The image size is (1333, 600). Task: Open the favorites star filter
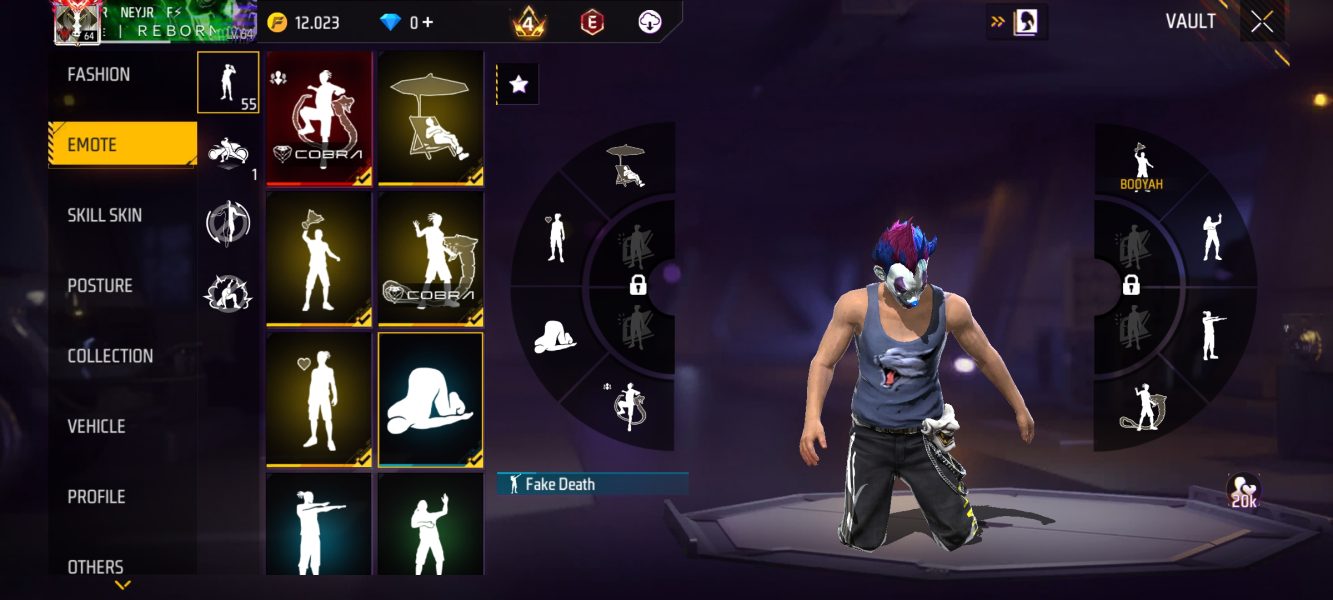[x=518, y=85]
